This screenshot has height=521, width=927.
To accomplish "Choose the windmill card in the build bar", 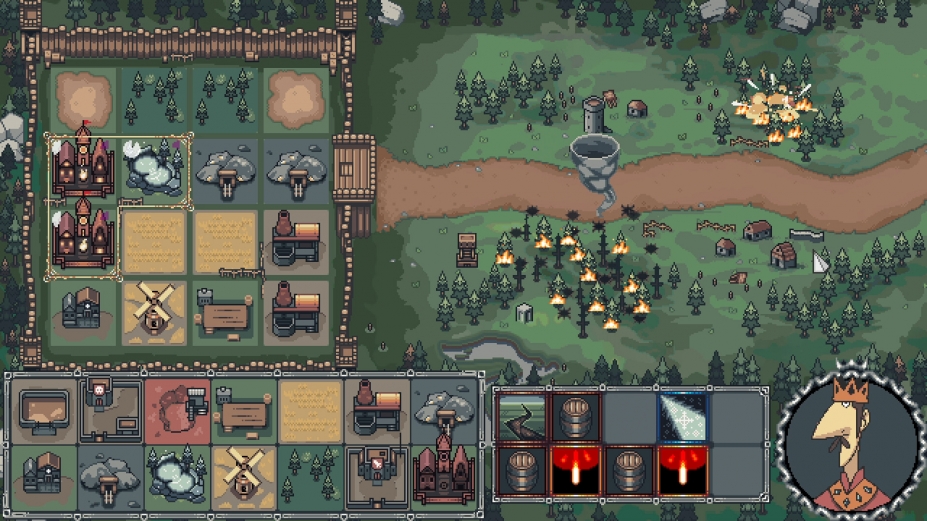I will pyautogui.click(x=243, y=472).
